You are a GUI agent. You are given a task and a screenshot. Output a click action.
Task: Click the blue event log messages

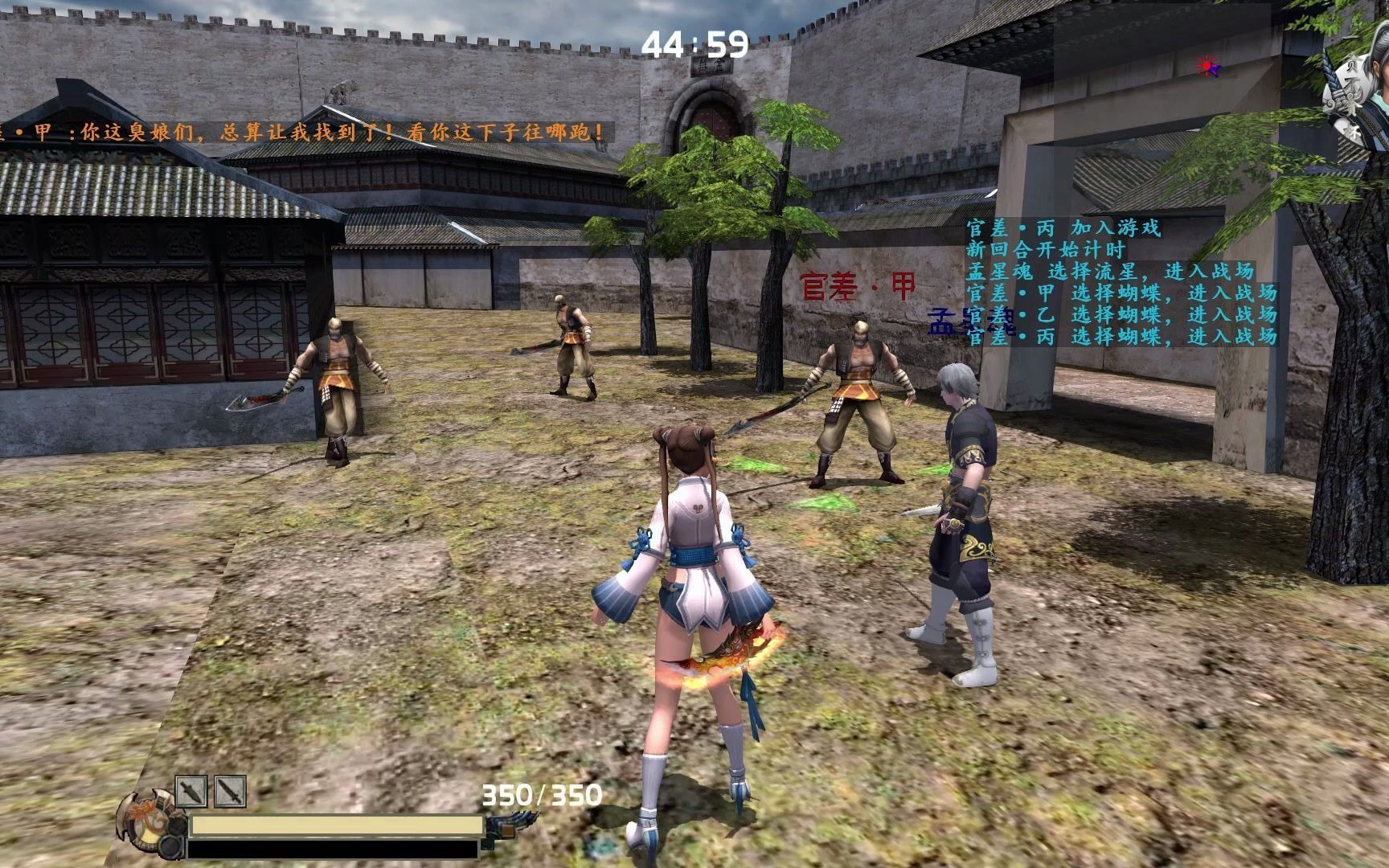(1122, 281)
